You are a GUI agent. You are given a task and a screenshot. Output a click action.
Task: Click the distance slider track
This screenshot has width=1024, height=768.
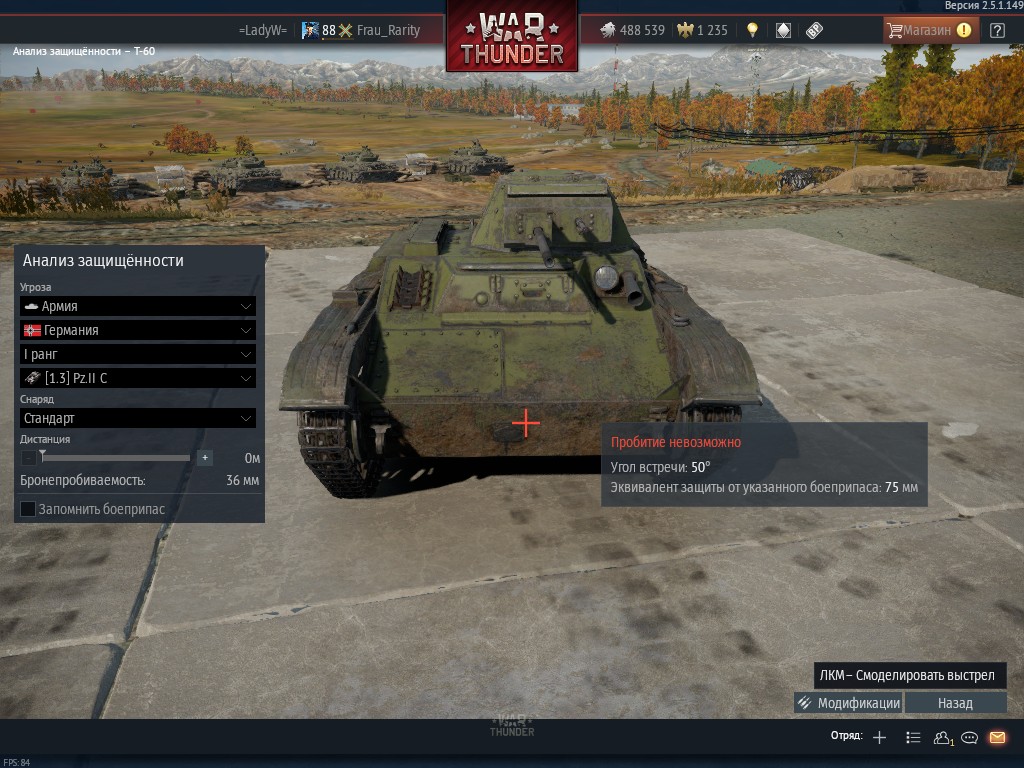click(x=116, y=458)
